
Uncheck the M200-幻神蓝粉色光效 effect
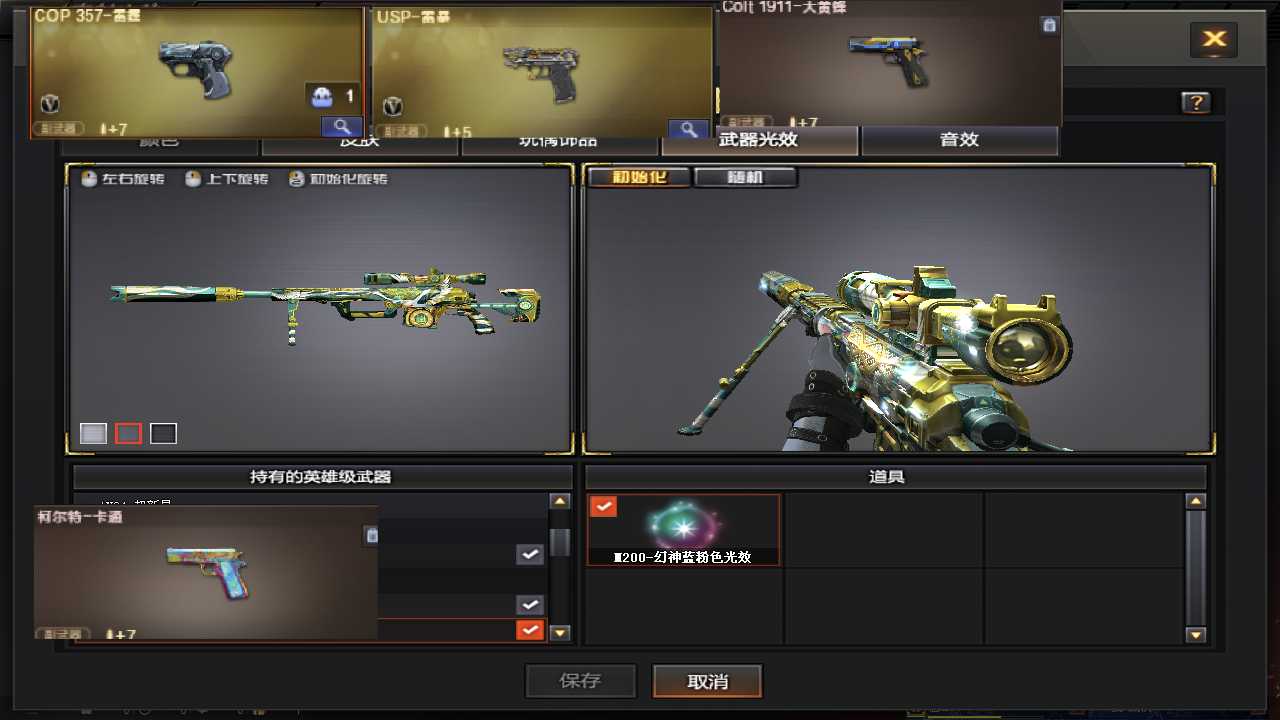pyautogui.click(x=603, y=506)
